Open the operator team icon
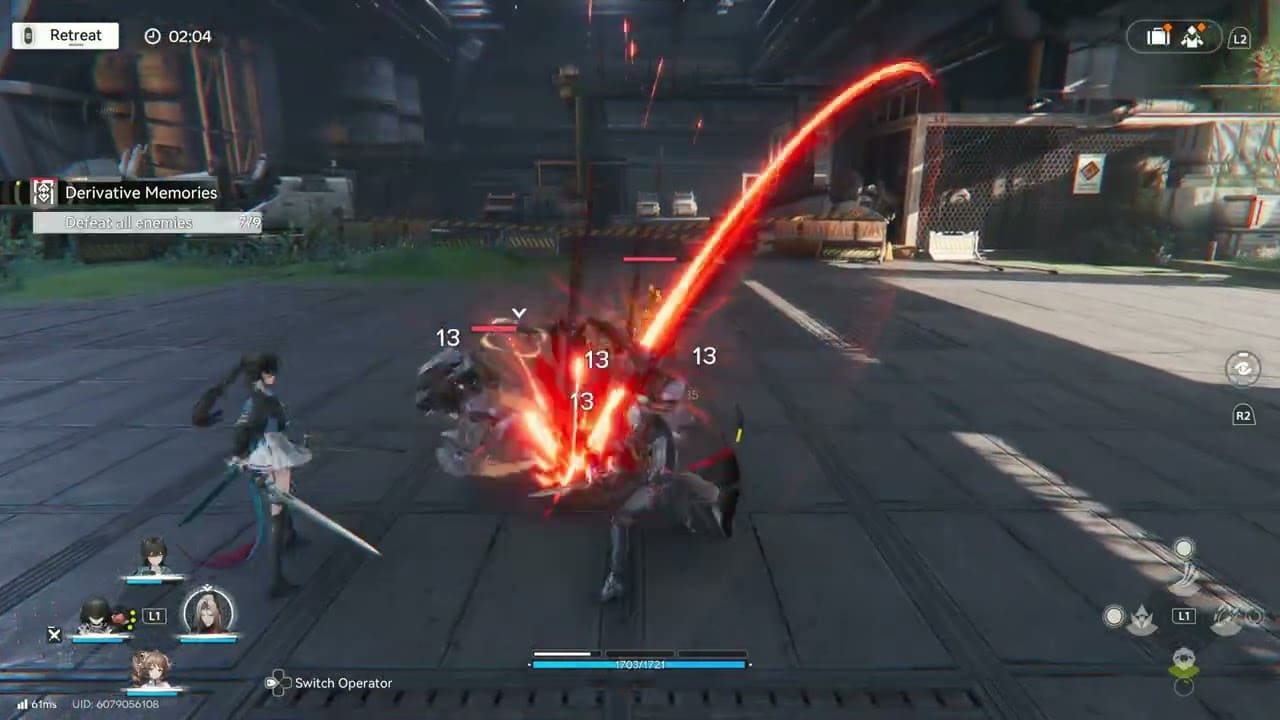 [1192, 37]
